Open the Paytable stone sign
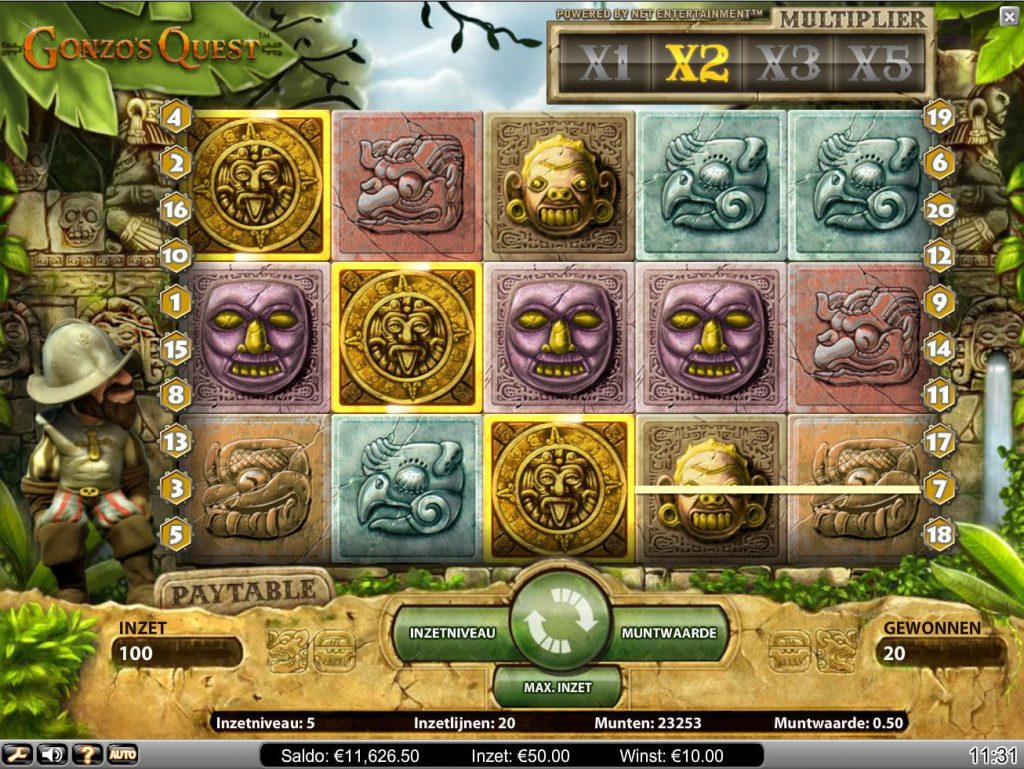Image resolution: width=1024 pixels, height=769 pixels. tap(243, 591)
